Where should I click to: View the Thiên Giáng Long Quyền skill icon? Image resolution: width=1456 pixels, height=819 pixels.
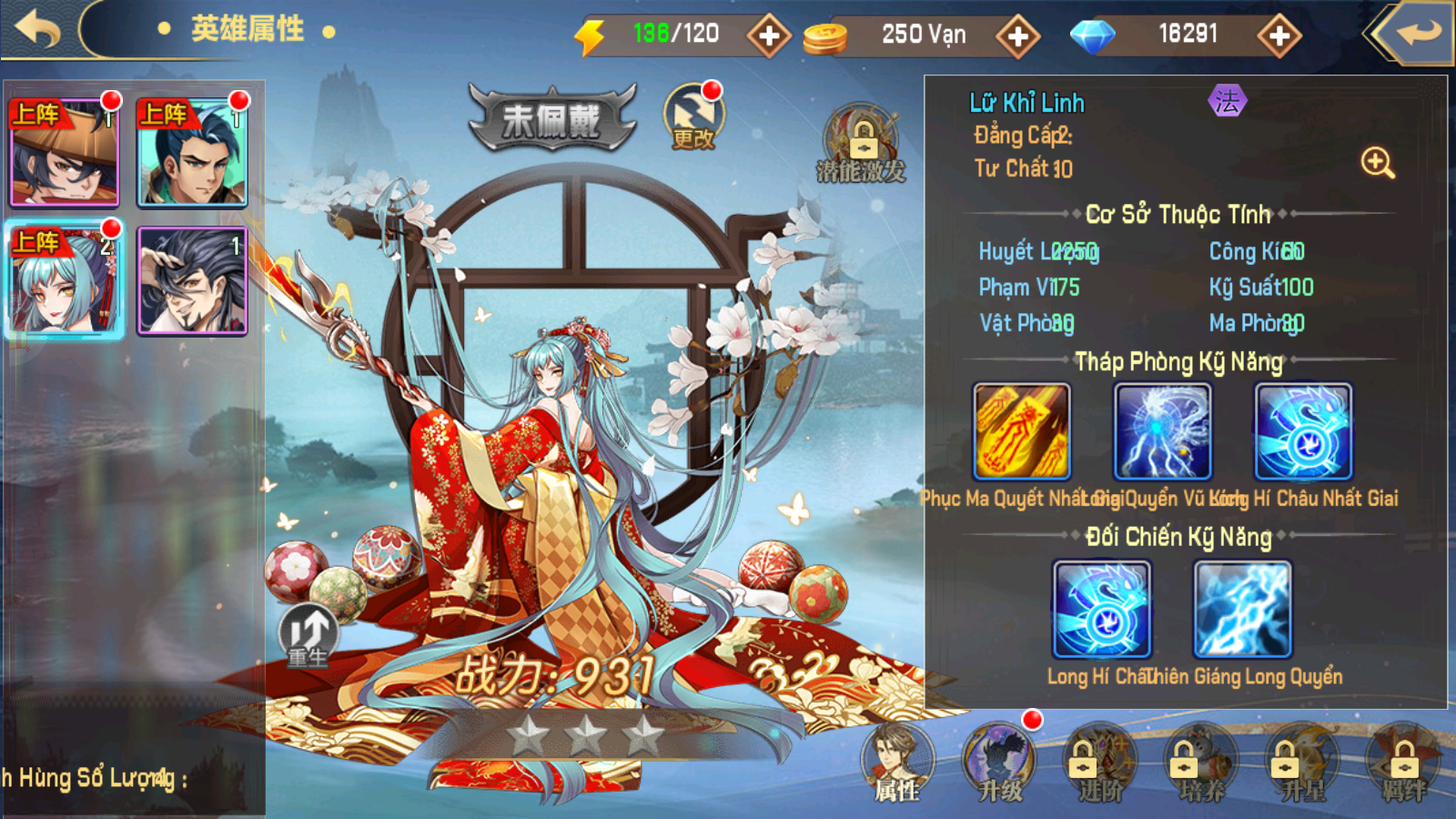pos(1242,609)
